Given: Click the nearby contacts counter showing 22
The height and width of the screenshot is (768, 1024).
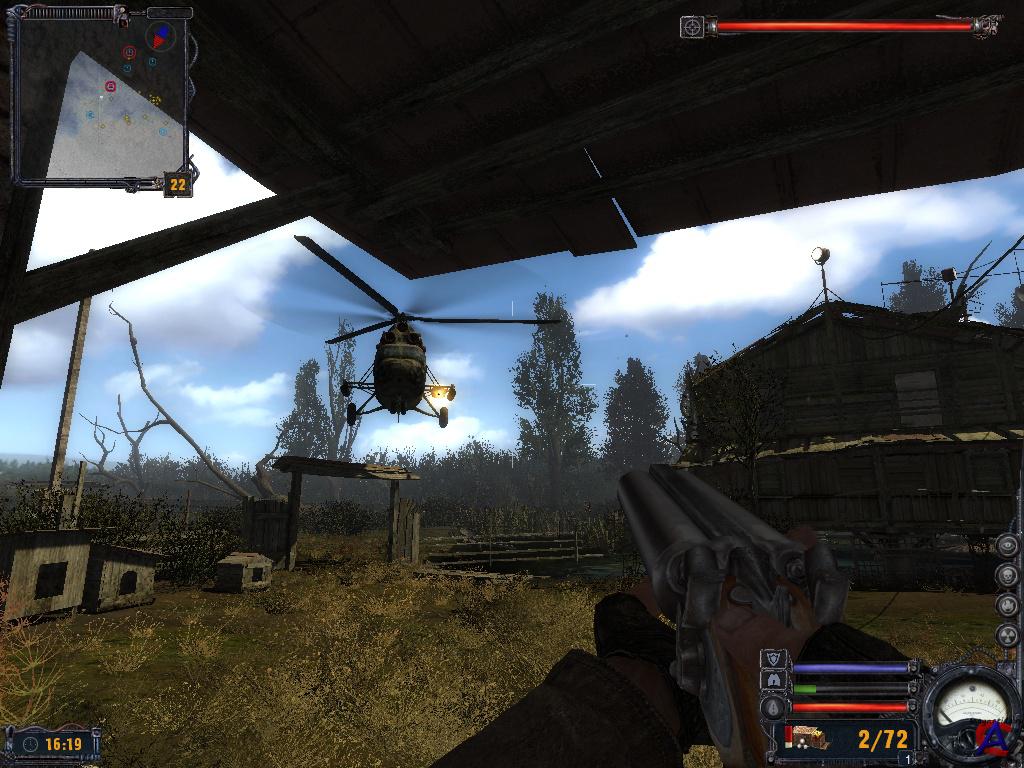Looking at the screenshot, I should 178,185.
